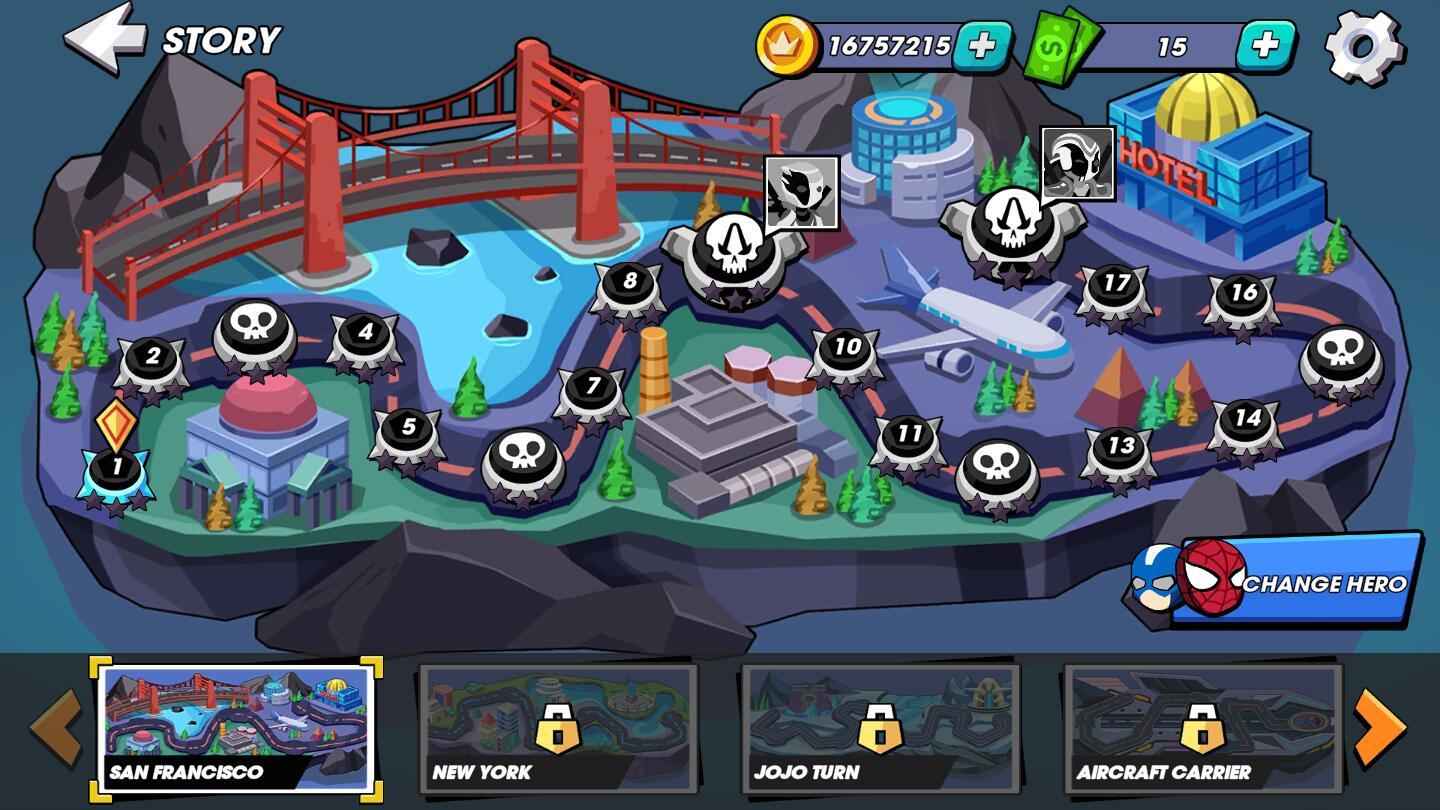Open story level 13 node
The width and height of the screenshot is (1440, 810).
1120,450
